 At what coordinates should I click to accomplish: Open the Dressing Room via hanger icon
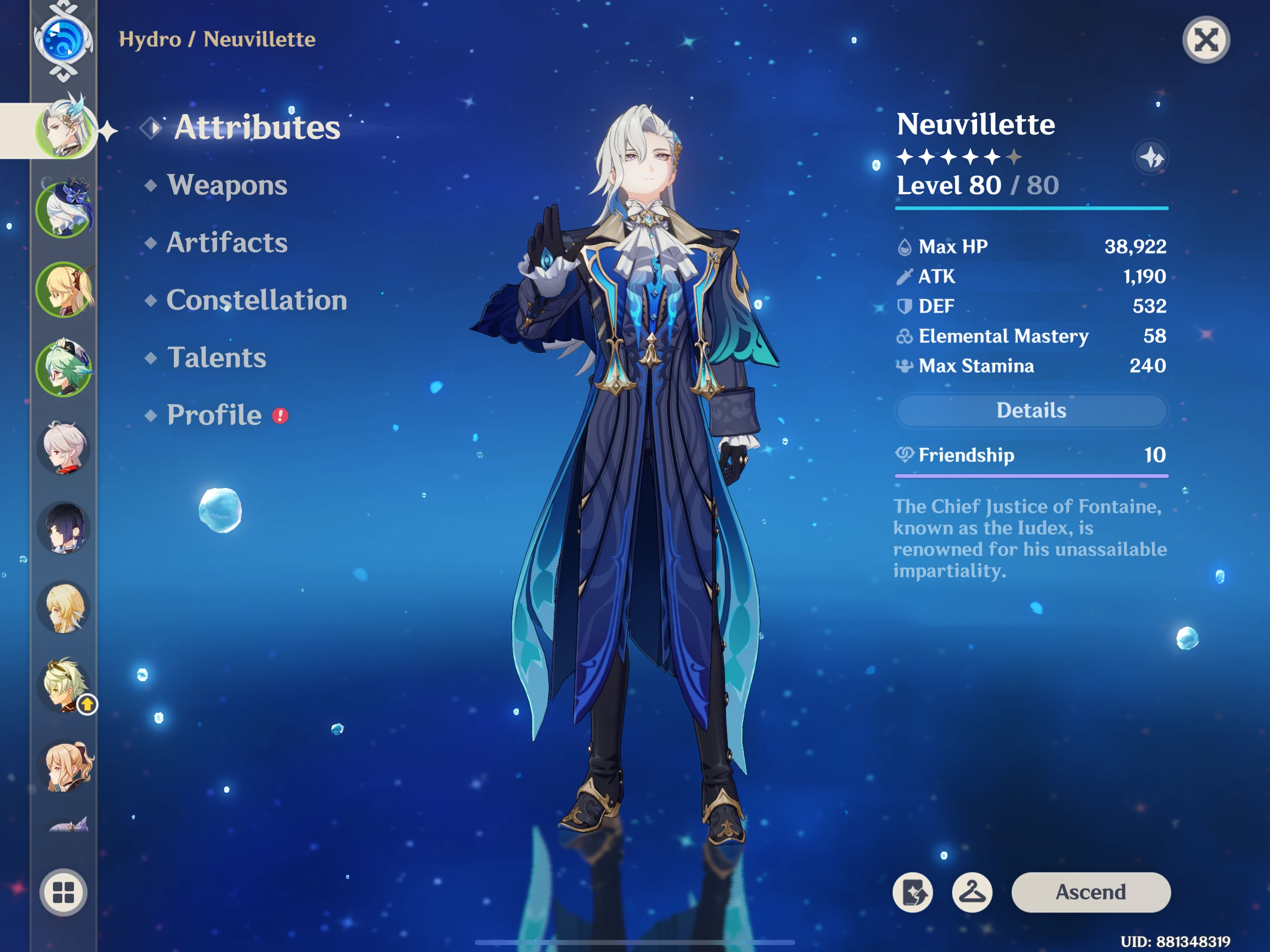tap(972, 892)
